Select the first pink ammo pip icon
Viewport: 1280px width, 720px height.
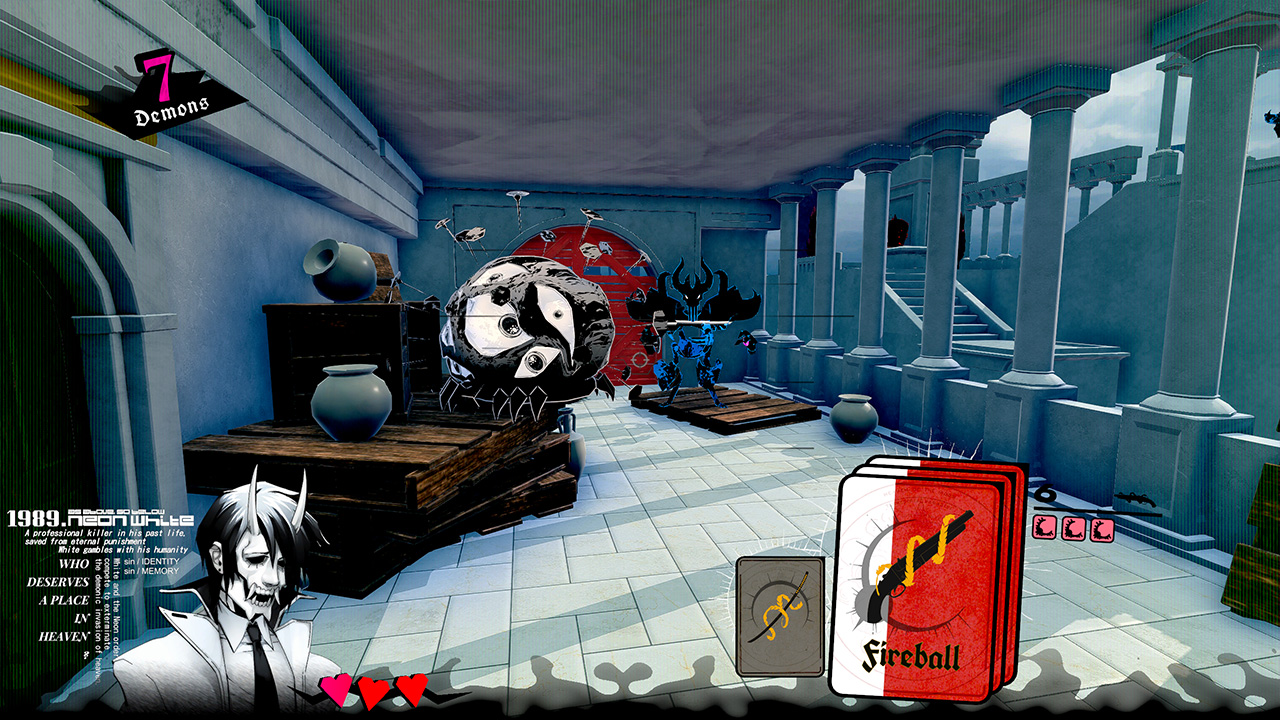(x=1044, y=527)
